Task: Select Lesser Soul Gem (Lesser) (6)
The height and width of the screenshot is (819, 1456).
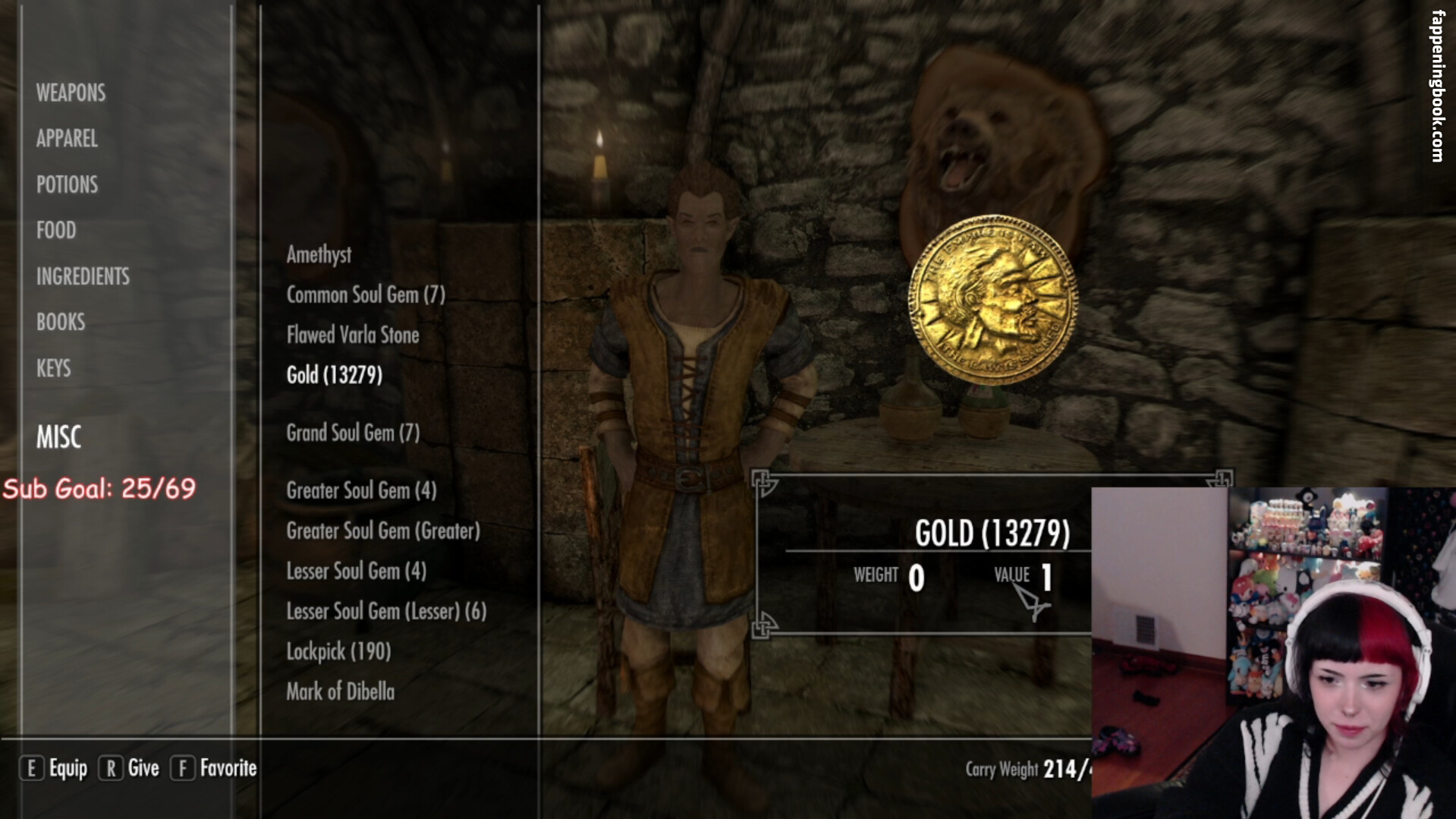Action: pos(385,611)
